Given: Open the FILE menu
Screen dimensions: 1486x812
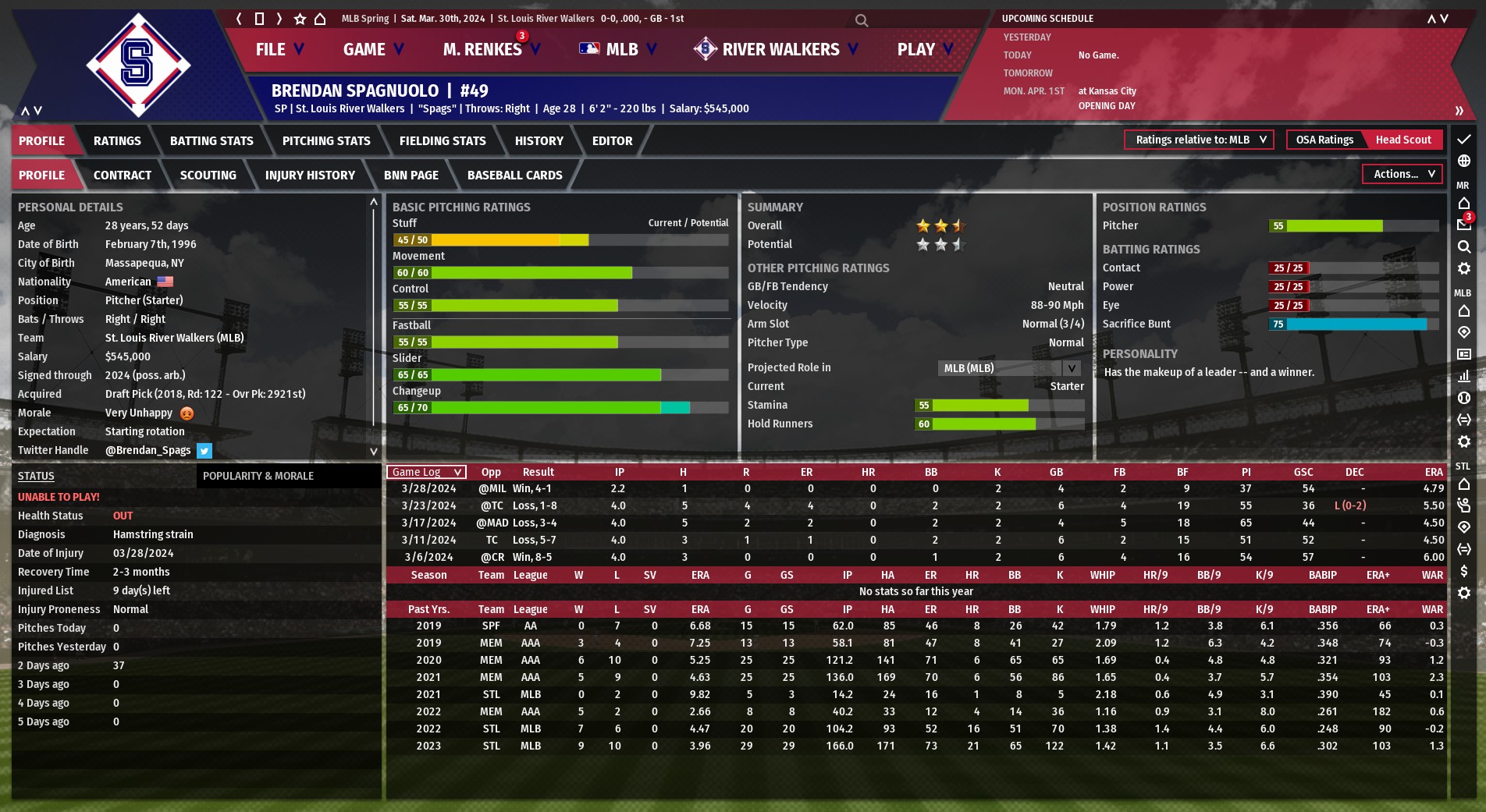Looking at the screenshot, I should pyautogui.click(x=279, y=49).
